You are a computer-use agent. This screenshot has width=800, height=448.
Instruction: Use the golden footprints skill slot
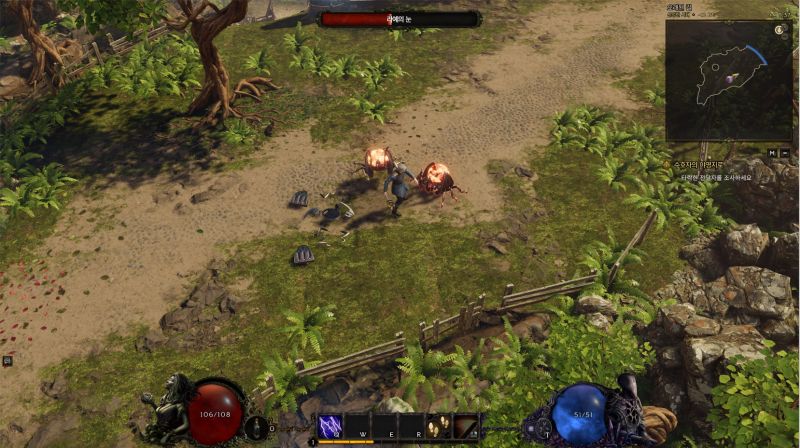click(439, 426)
